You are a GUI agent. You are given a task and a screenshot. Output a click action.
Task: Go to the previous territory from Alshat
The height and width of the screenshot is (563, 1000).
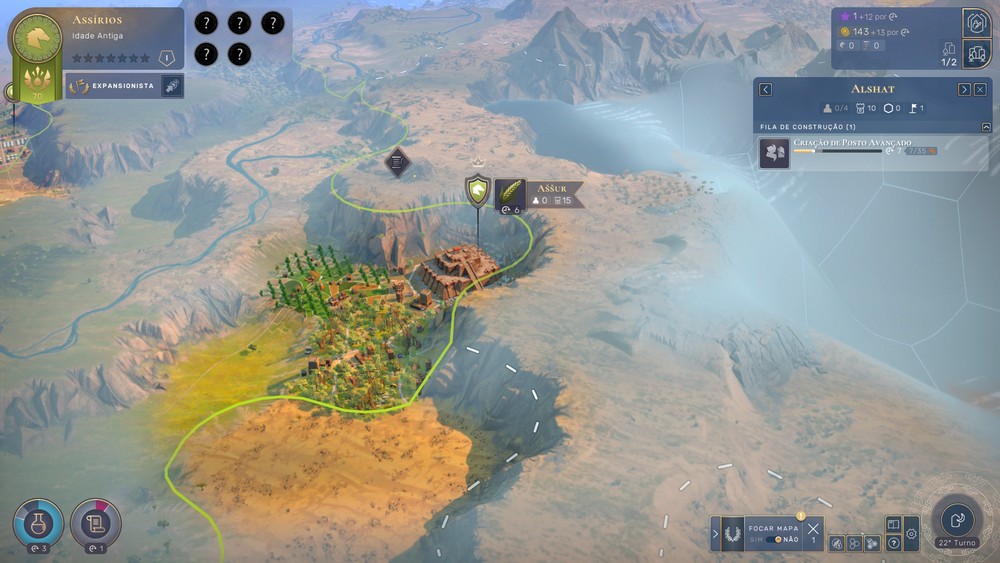pos(765,89)
